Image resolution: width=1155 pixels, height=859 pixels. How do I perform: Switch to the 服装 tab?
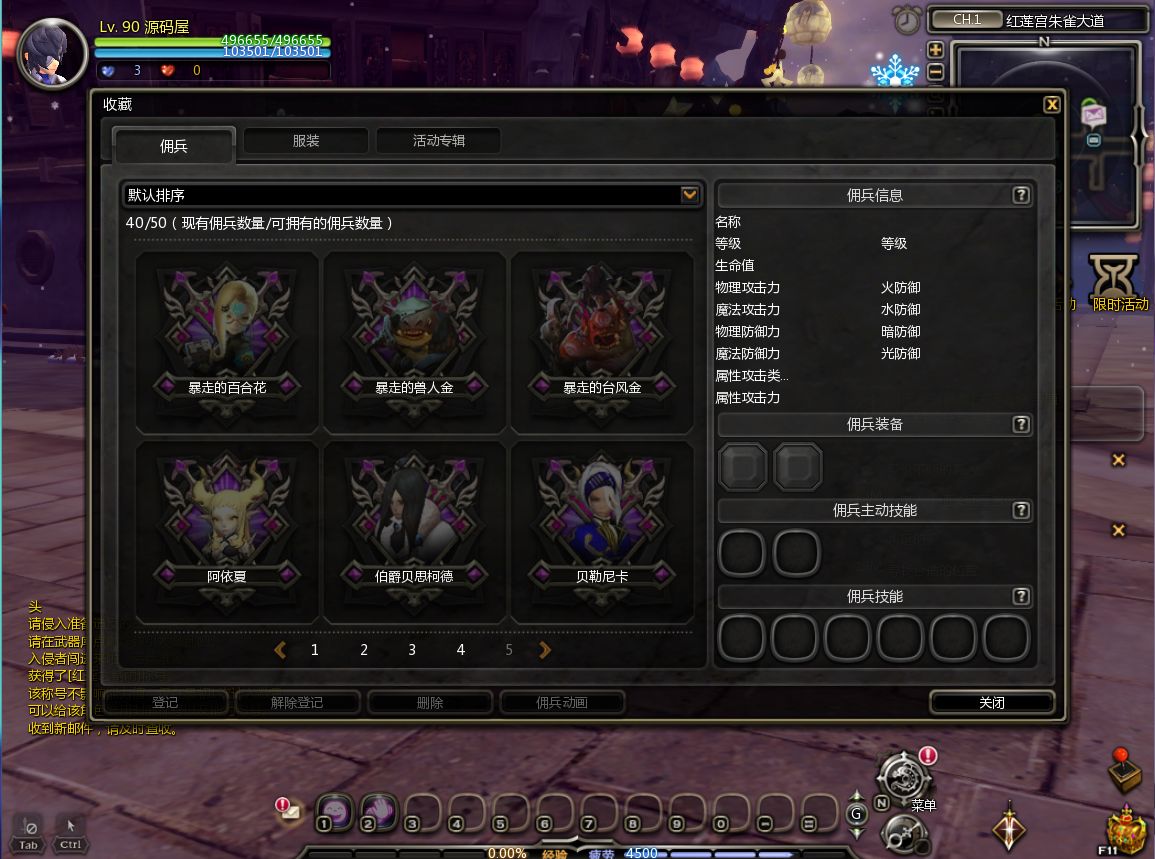[306, 141]
